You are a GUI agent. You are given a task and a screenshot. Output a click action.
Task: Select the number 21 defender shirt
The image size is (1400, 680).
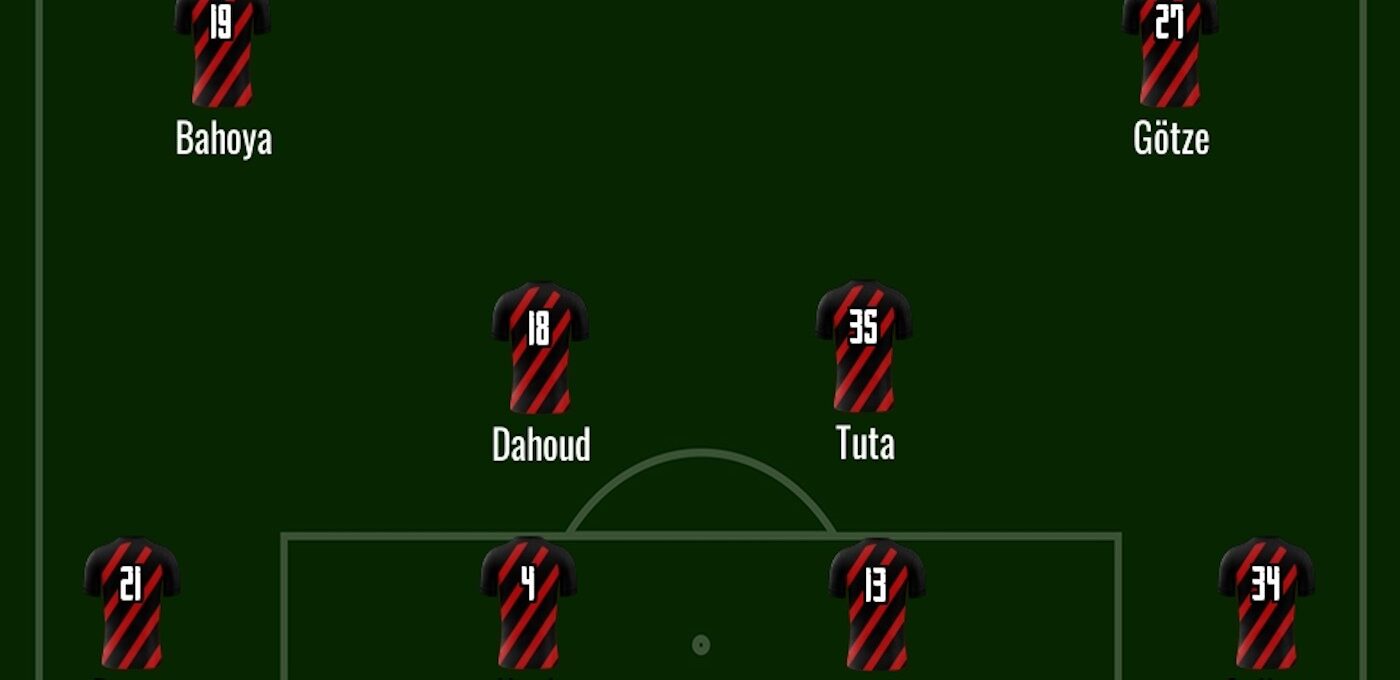click(x=132, y=603)
